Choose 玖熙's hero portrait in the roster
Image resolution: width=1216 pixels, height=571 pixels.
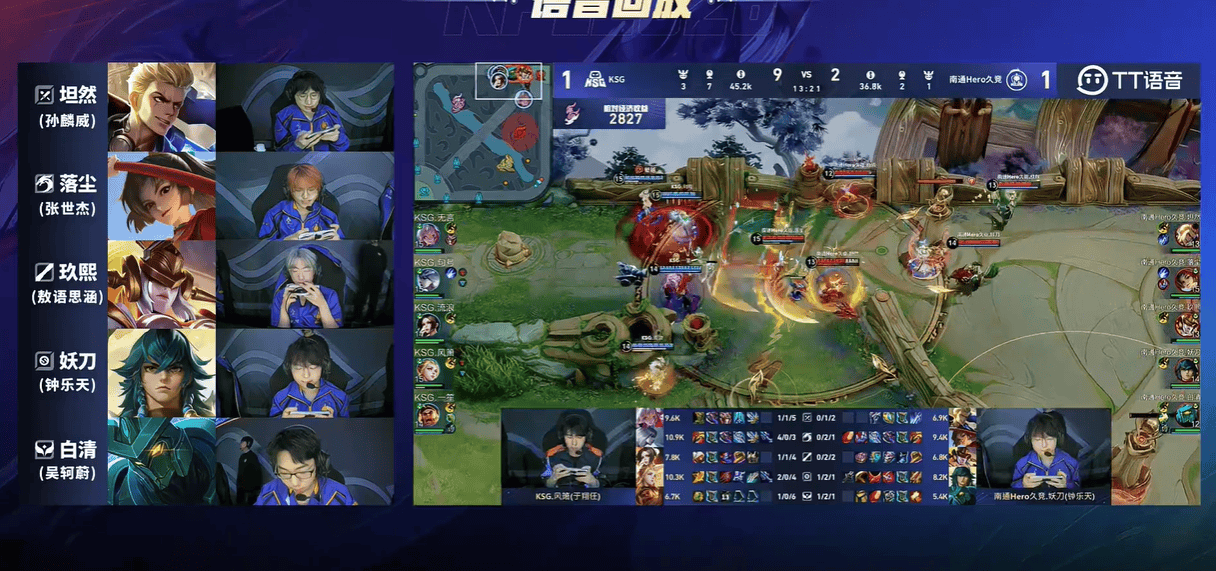162,284
